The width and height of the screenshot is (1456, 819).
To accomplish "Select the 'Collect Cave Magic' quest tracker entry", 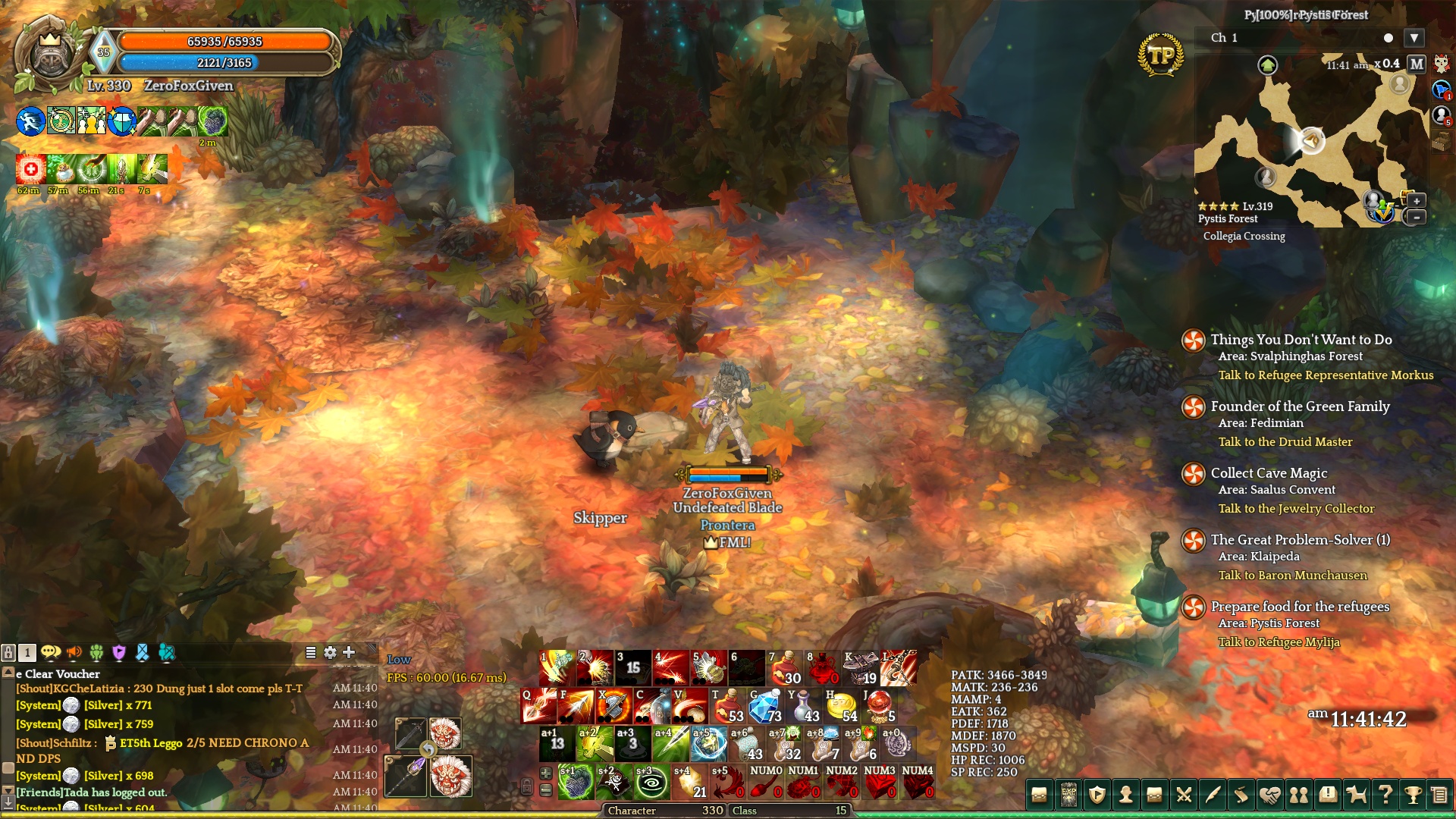I will [1269, 473].
